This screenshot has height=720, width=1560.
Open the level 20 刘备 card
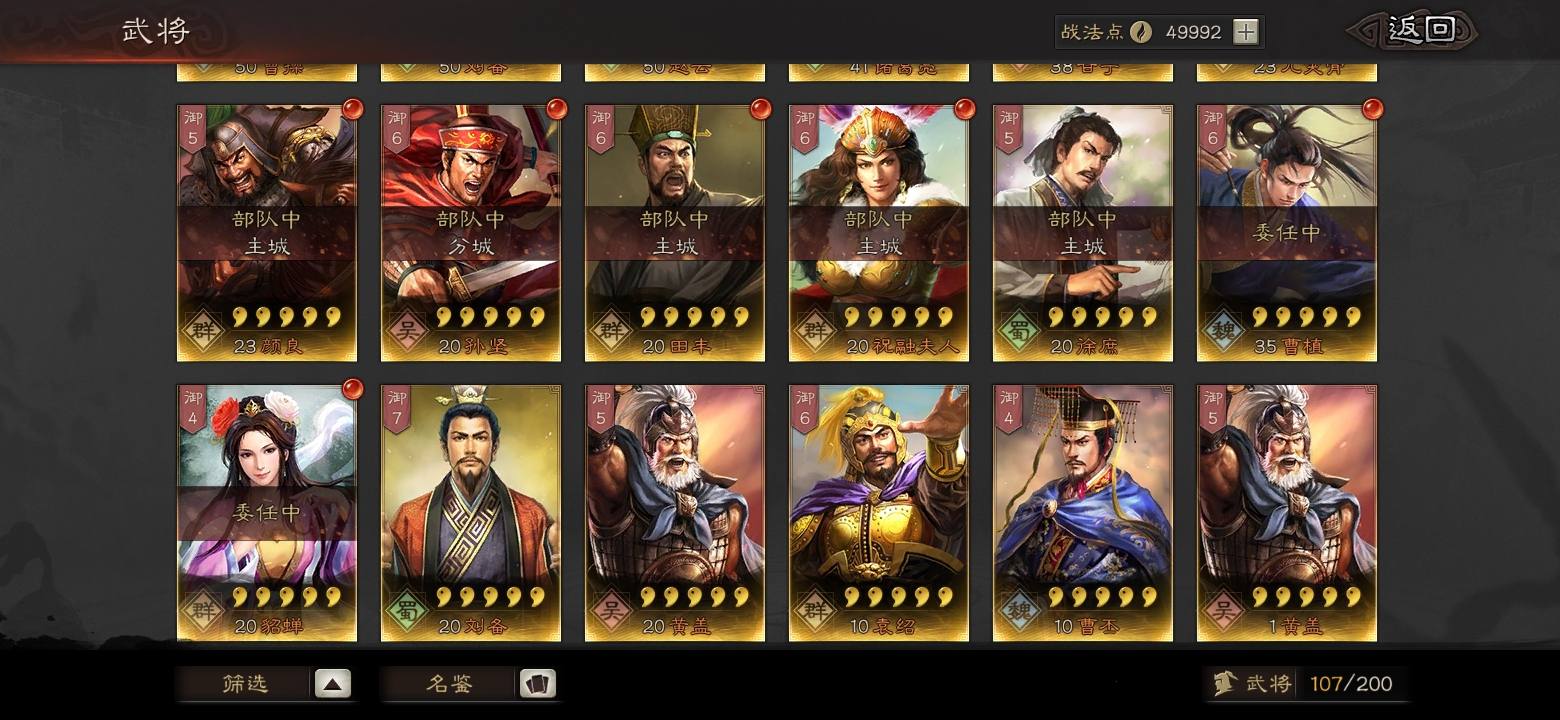471,513
